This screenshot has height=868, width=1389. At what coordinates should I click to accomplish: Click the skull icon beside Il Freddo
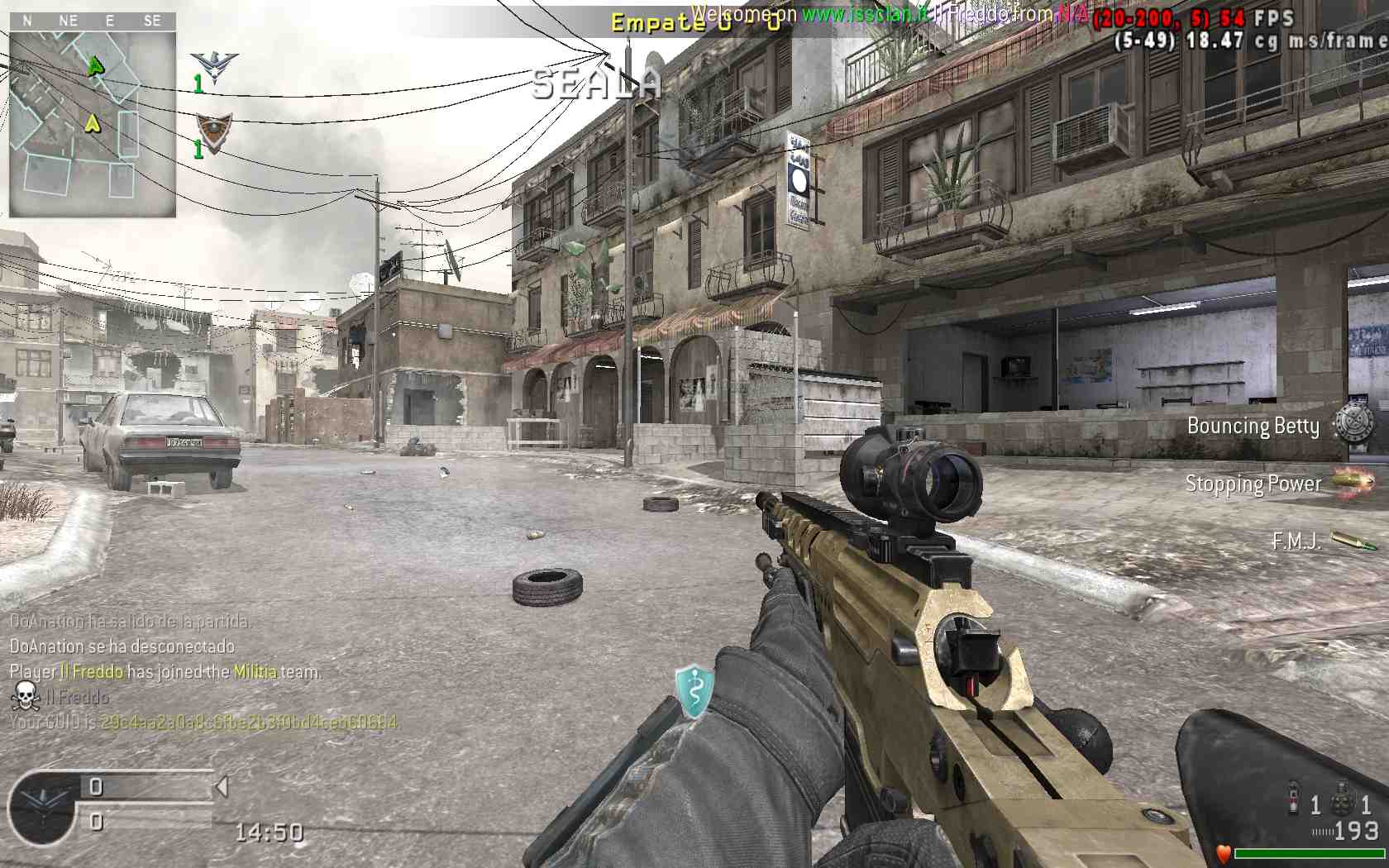(x=25, y=696)
